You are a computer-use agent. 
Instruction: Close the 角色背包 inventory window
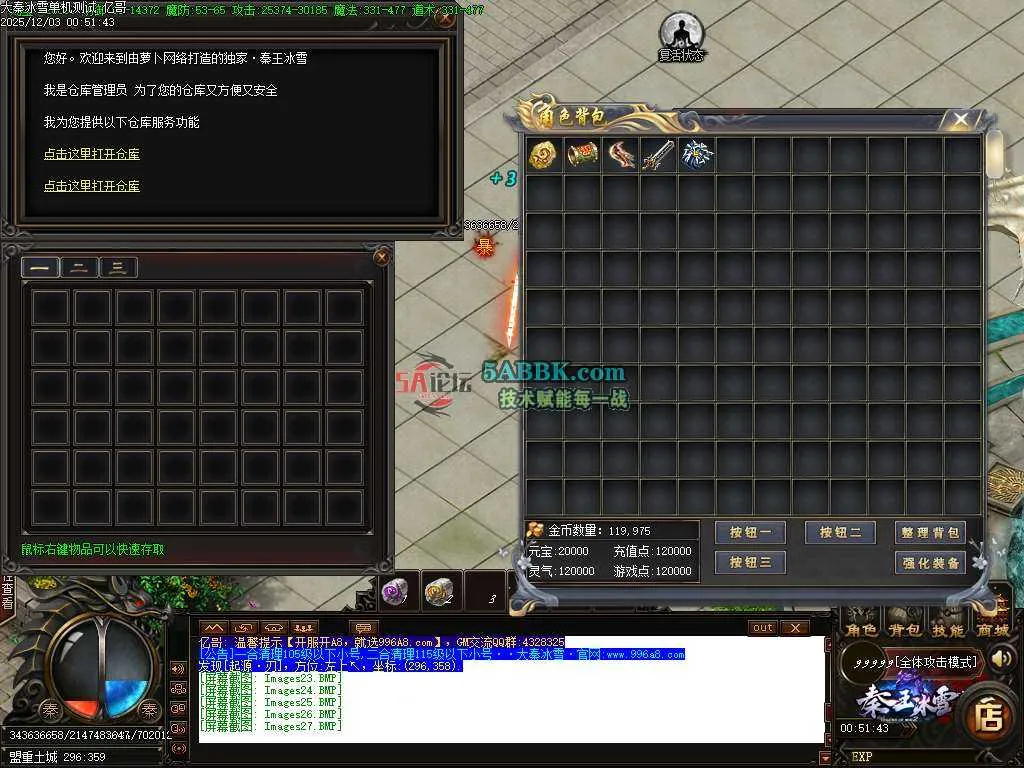point(961,120)
